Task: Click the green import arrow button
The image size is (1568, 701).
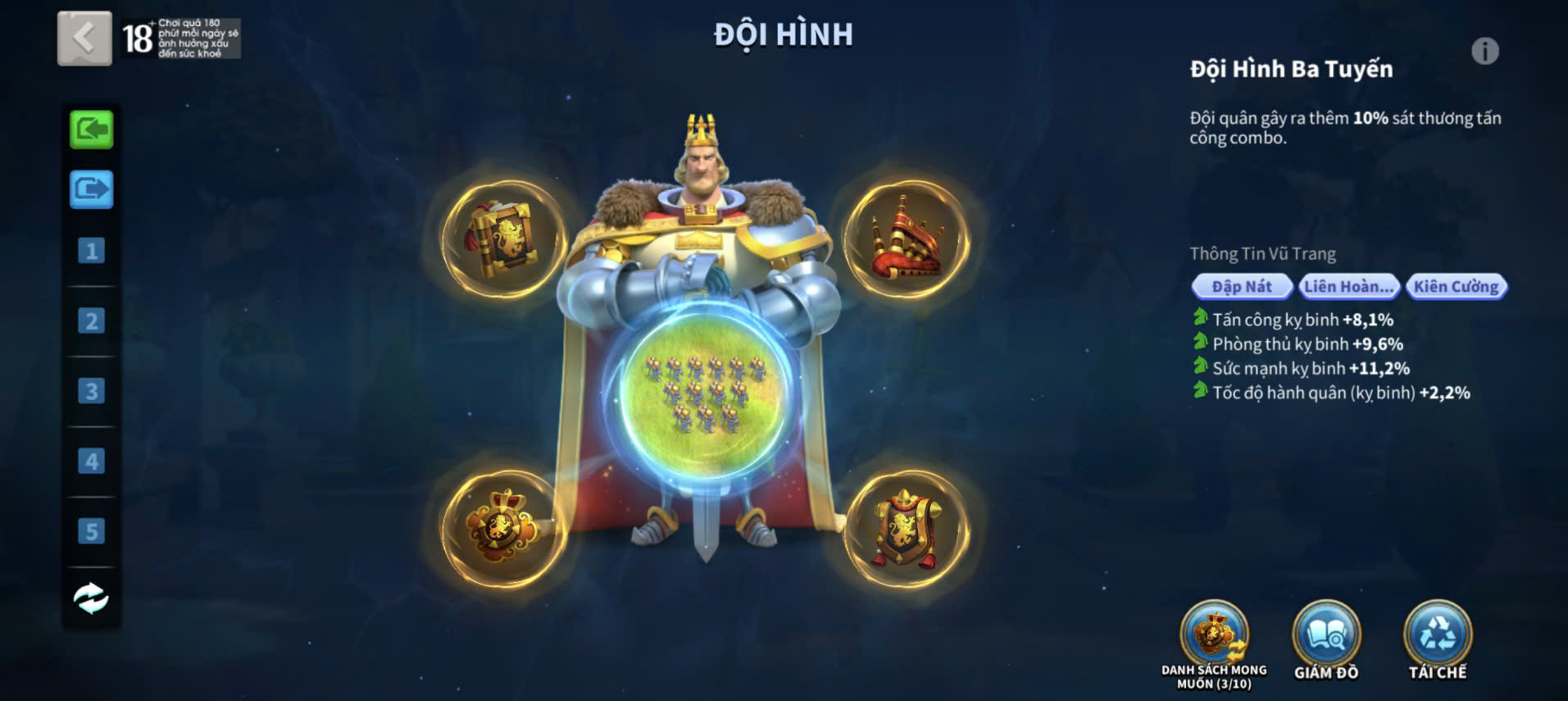Action: (91, 130)
